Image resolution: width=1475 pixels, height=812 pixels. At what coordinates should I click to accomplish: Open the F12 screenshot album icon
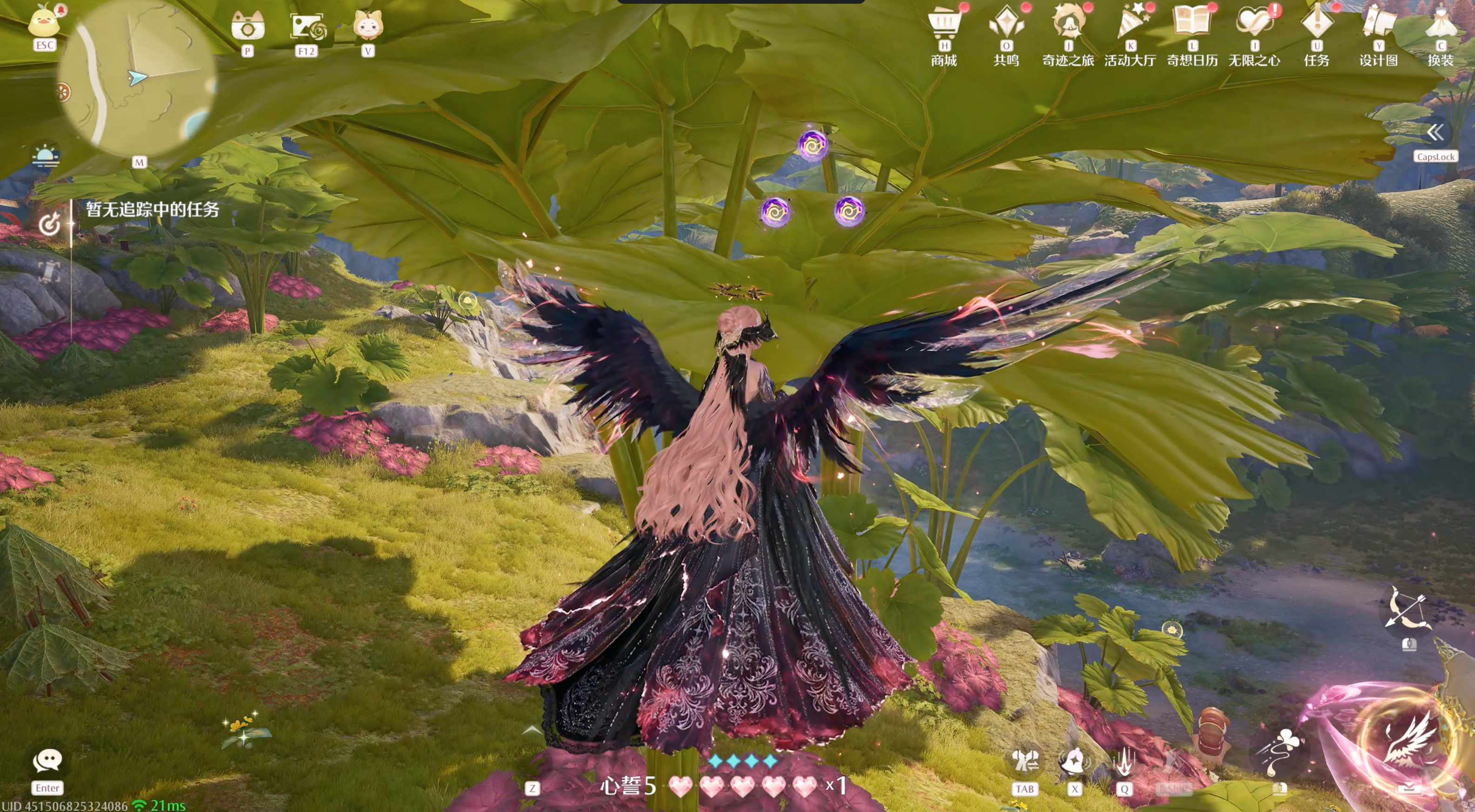tap(307, 26)
